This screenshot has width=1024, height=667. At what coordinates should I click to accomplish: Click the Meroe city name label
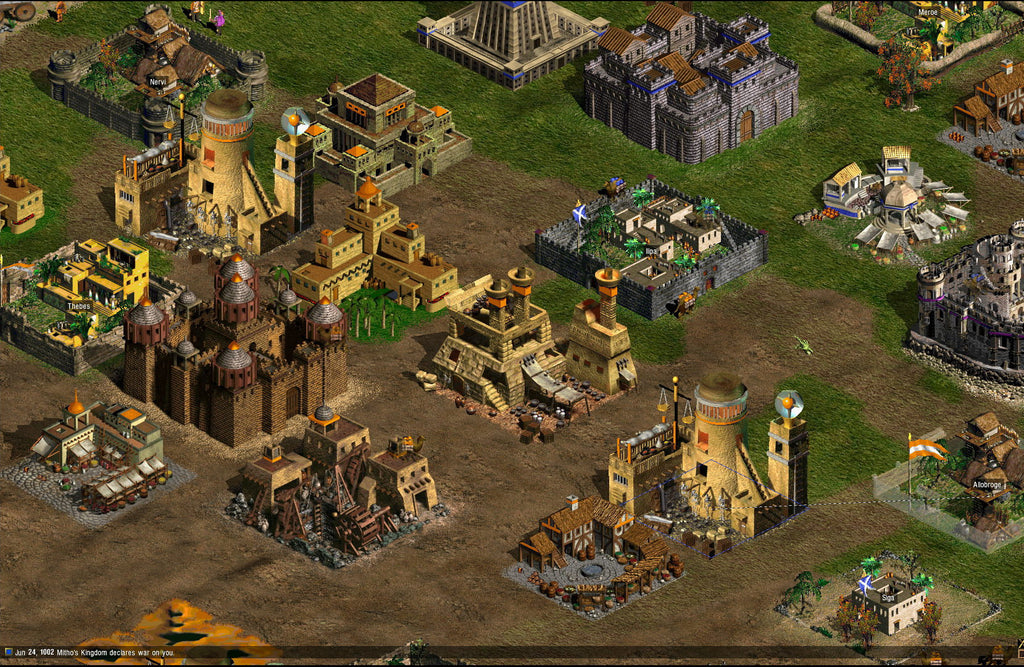pyautogui.click(x=930, y=13)
